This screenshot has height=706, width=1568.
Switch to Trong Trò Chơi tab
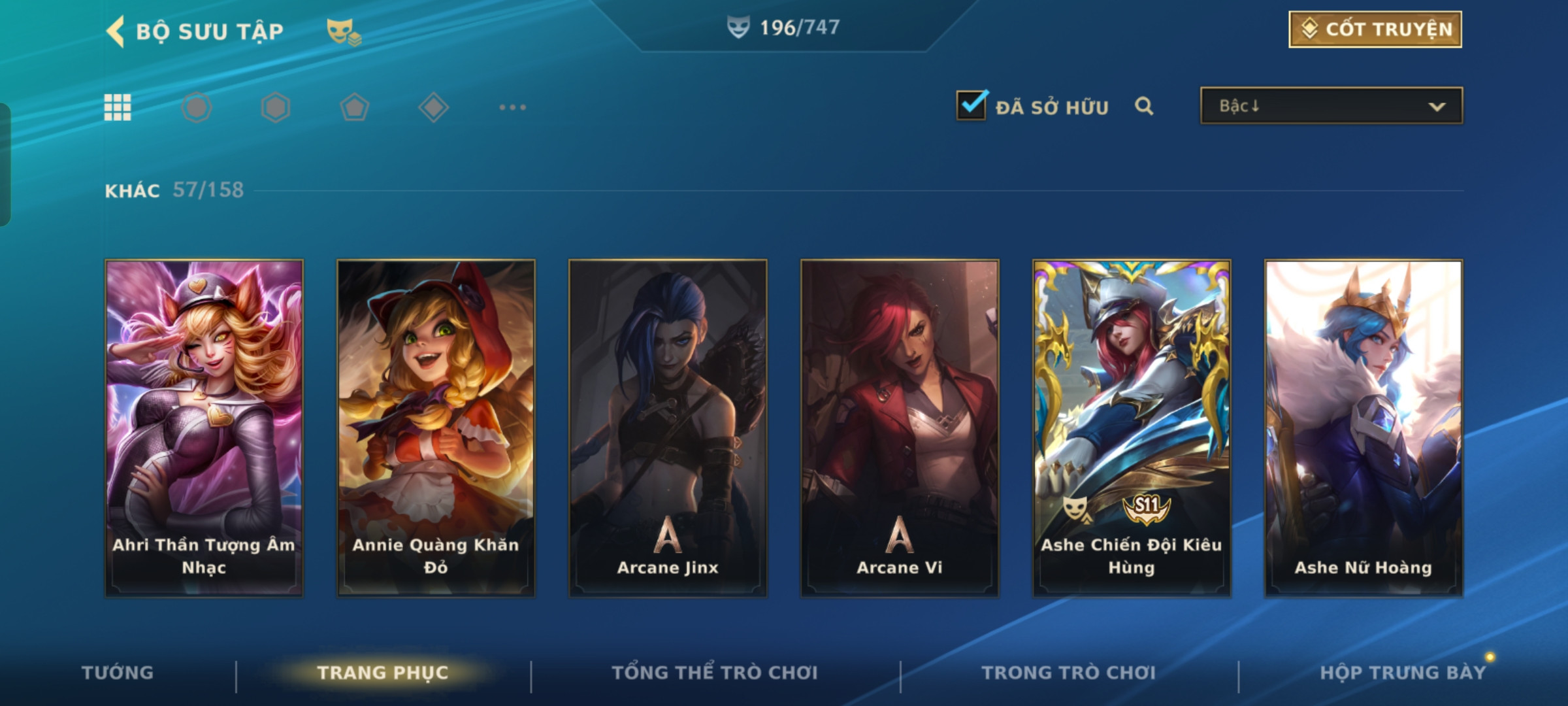pyautogui.click(x=1069, y=673)
